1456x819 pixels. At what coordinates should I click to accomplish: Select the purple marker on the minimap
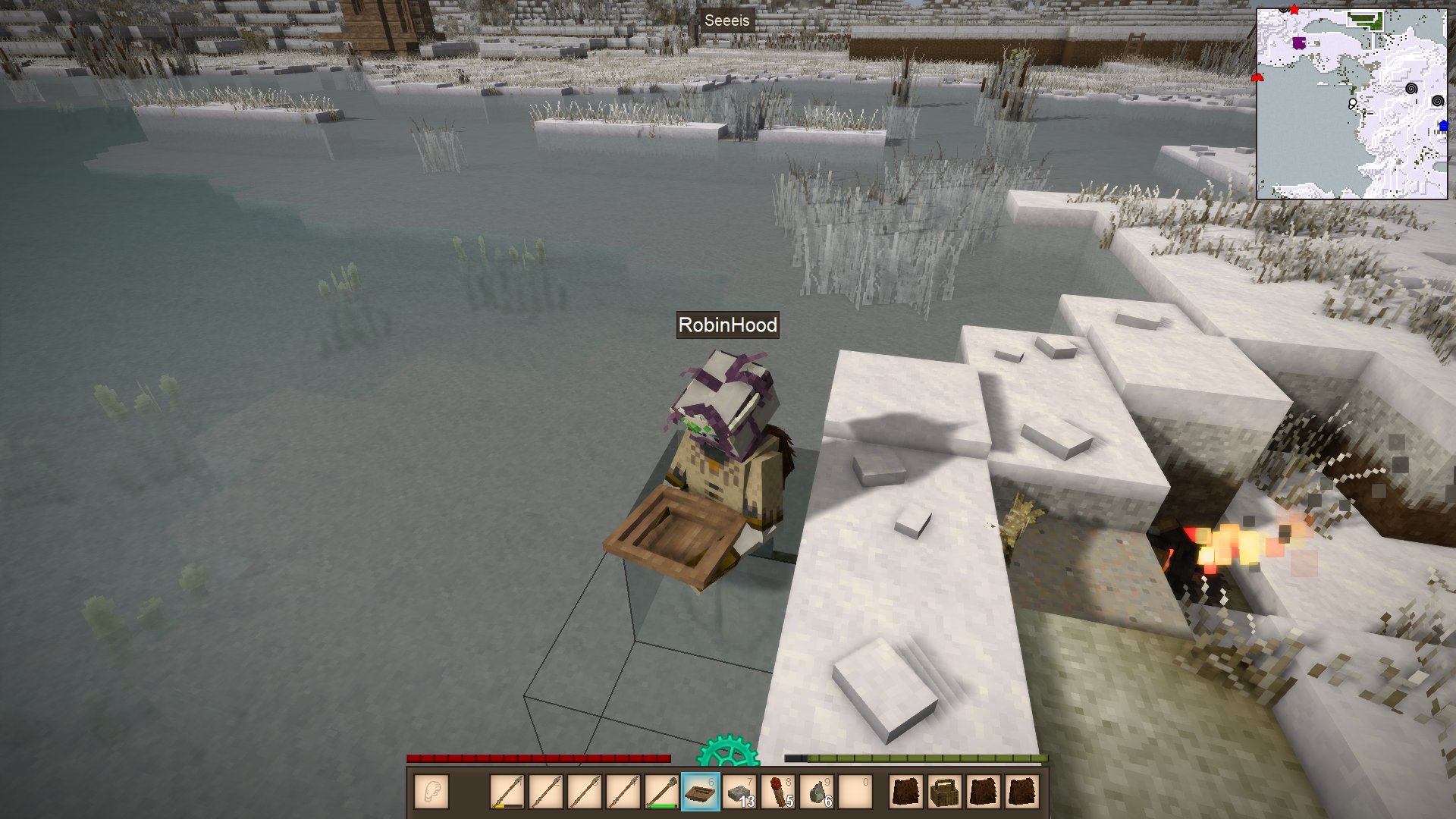pyautogui.click(x=1299, y=42)
